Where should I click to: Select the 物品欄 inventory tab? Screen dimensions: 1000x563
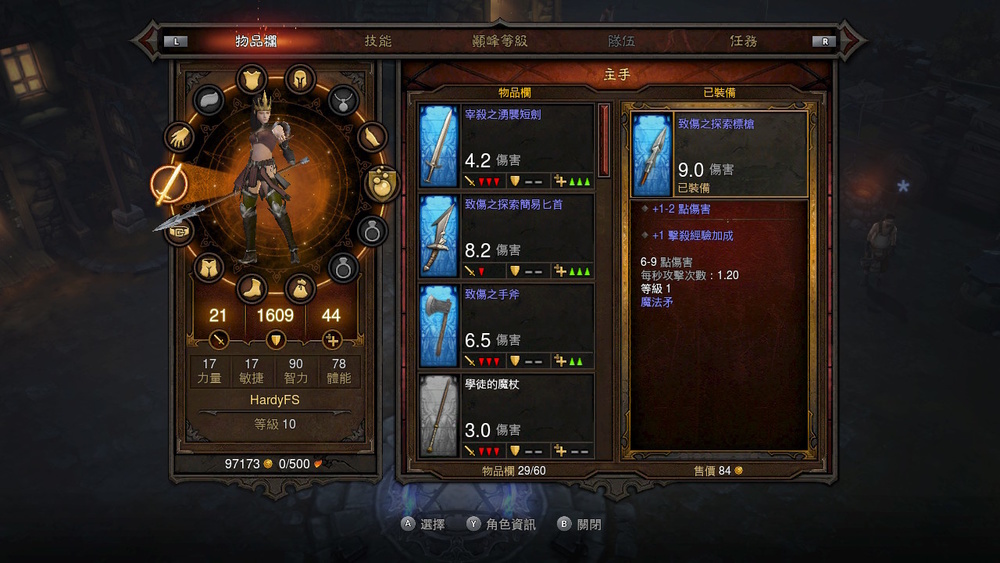click(x=256, y=41)
